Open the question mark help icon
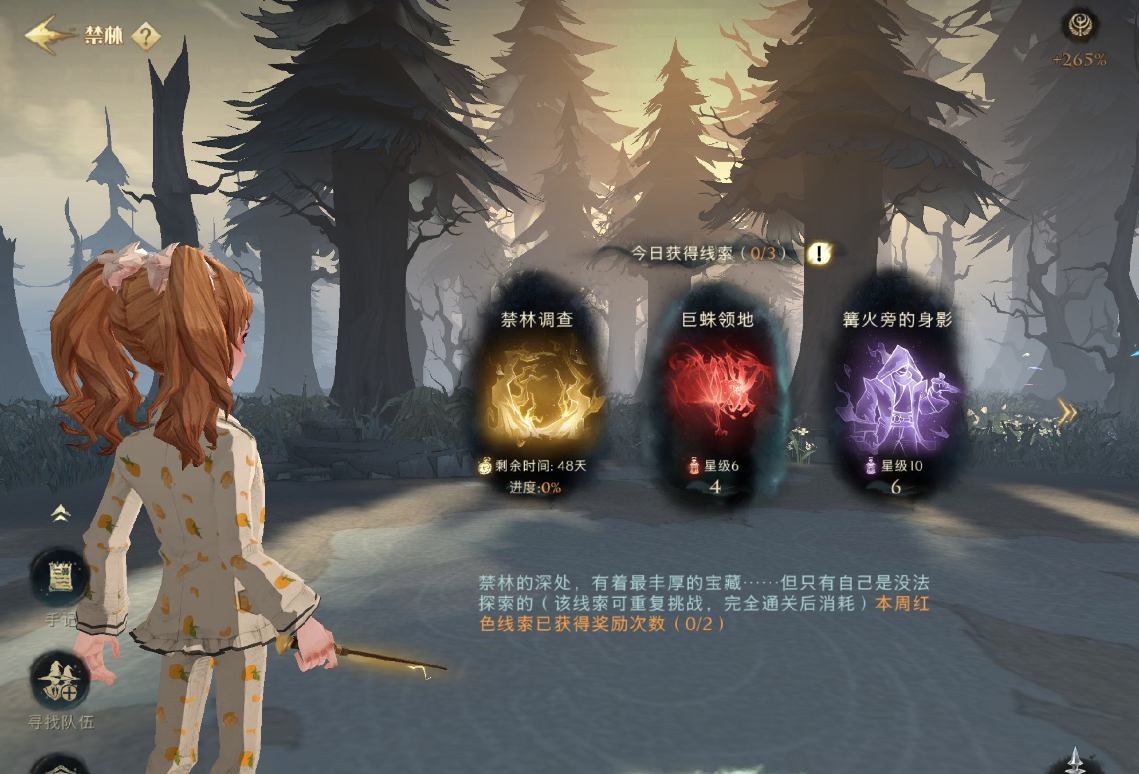This screenshot has height=774, width=1139. (x=146, y=37)
